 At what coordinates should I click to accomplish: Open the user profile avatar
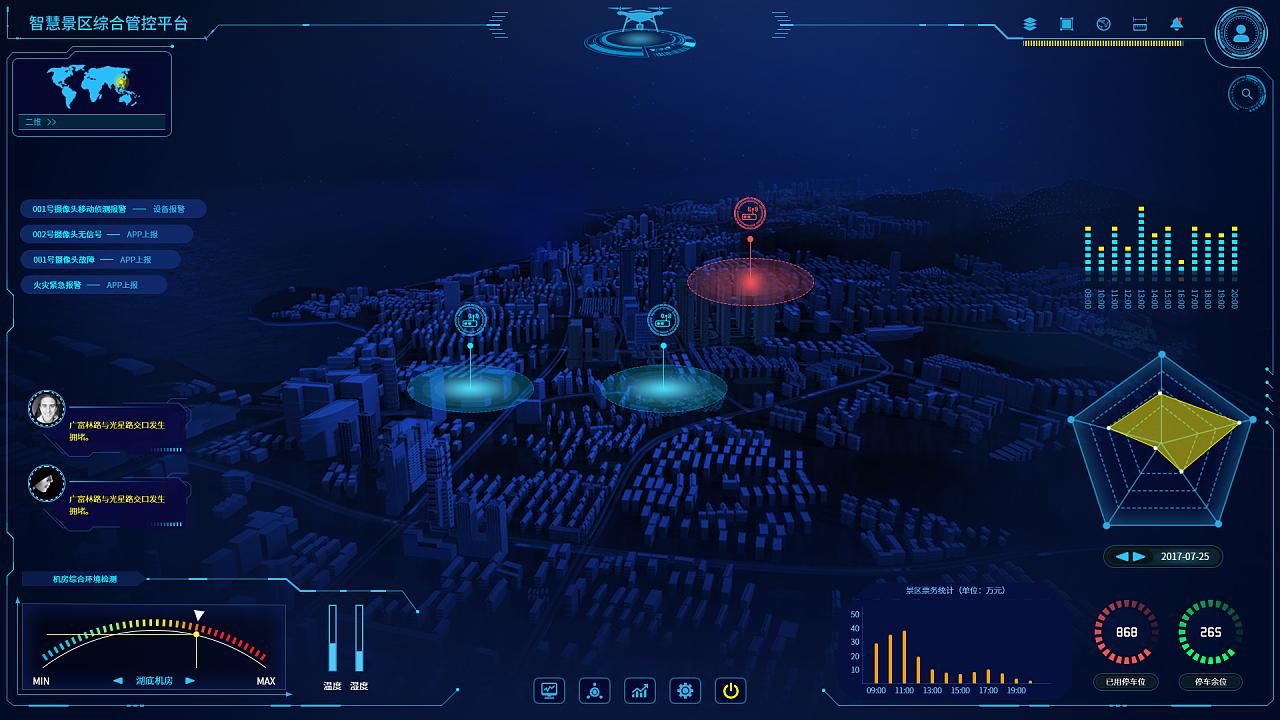[x=1241, y=33]
